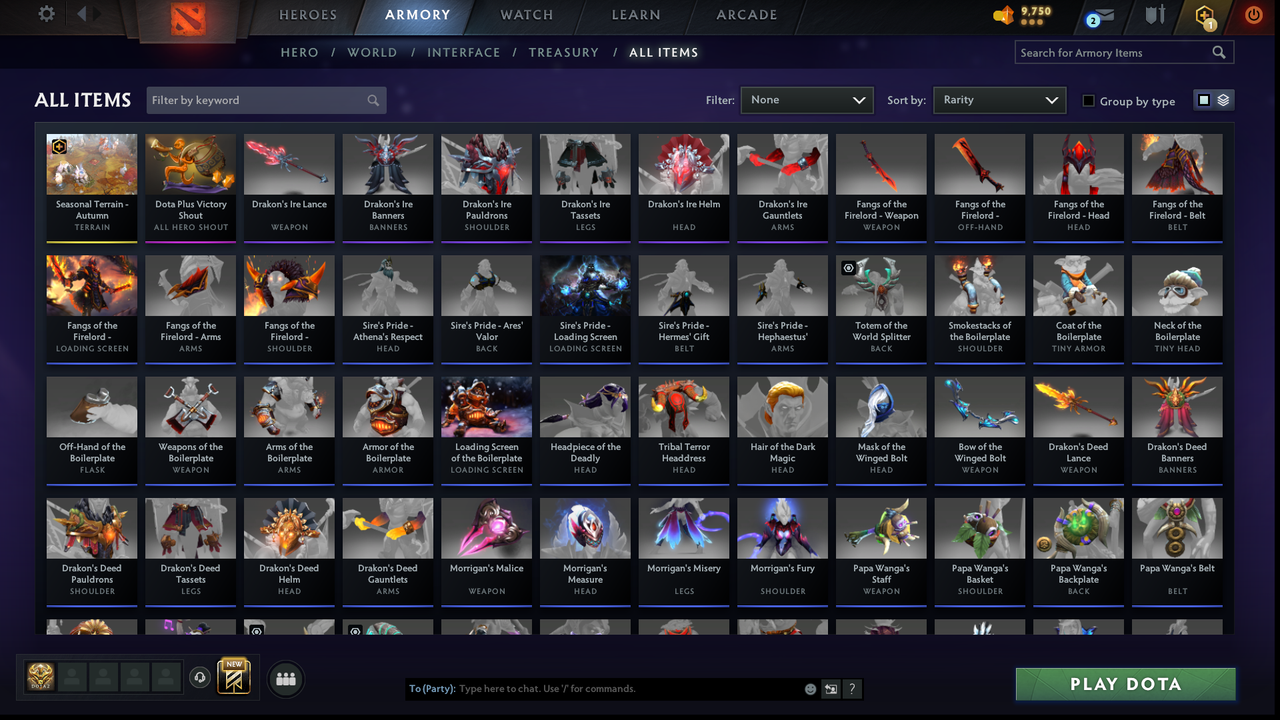Open the emoticon smiley in the chat bar
This screenshot has height=720, width=1280.
coord(808,688)
